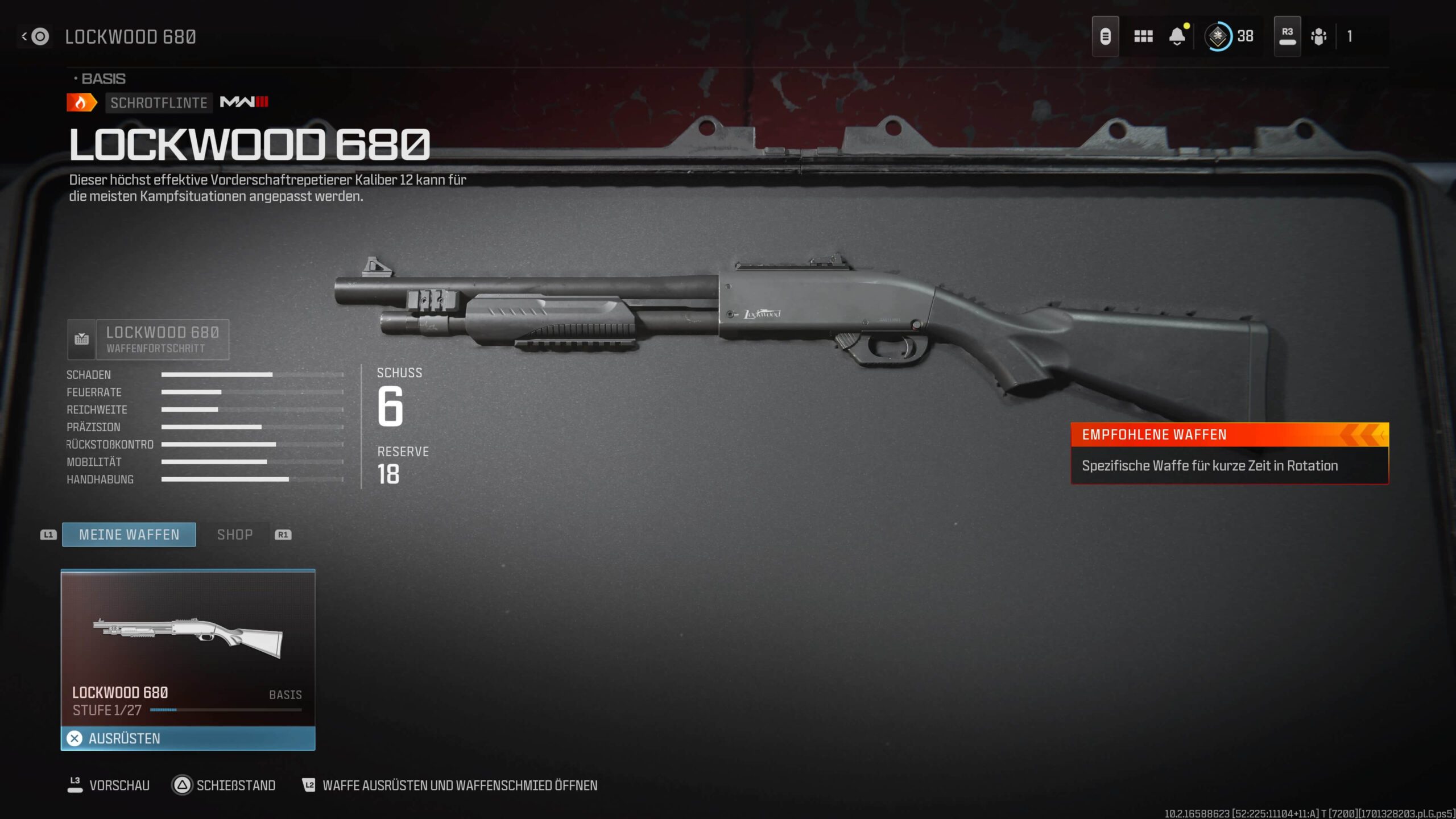The width and height of the screenshot is (1456, 819).
Task: Start Vorschau weapon preview
Action: point(109,785)
